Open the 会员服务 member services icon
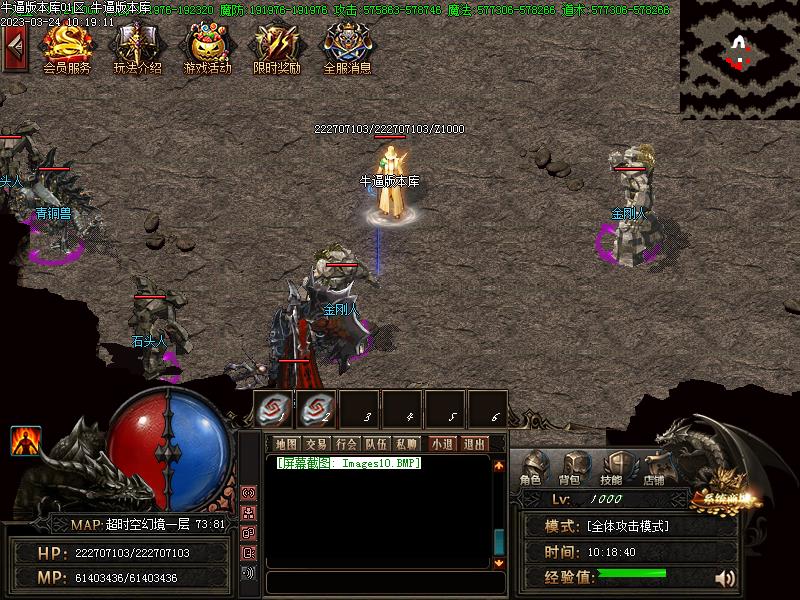The width and height of the screenshot is (800, 600). (67, 46)
